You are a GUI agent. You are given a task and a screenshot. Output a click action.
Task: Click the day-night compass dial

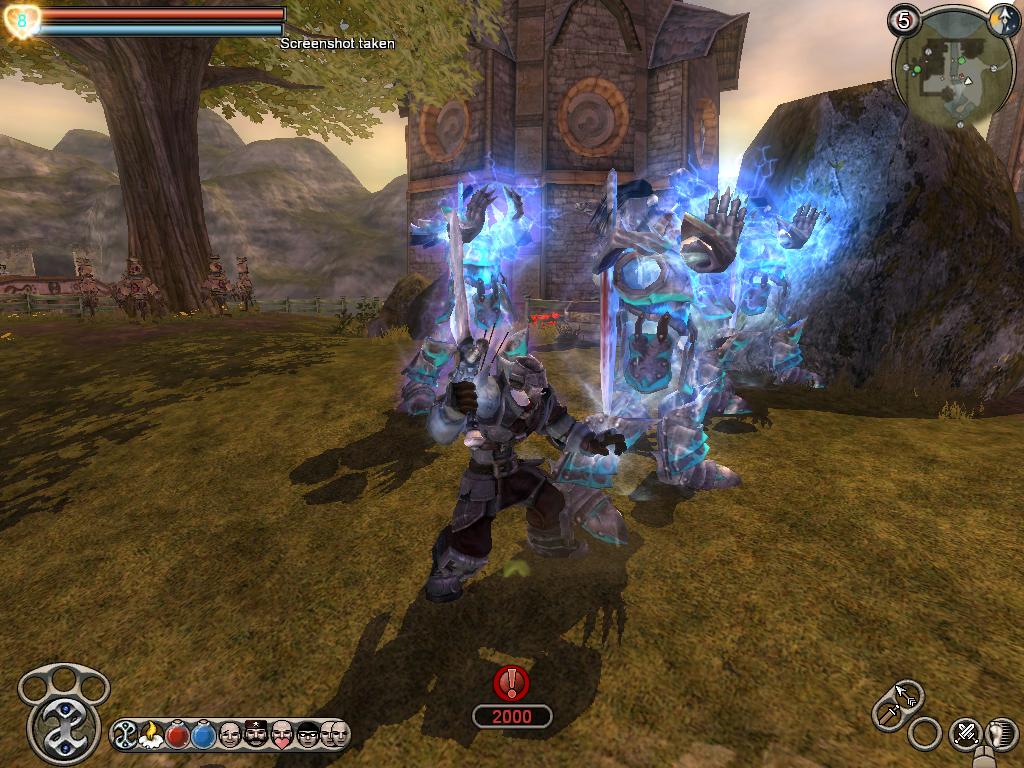click(x=1002, y=18)
